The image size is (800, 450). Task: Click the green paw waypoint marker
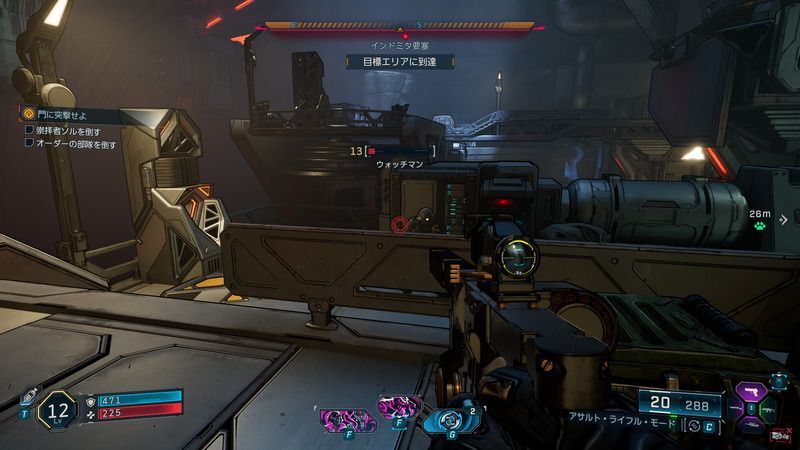[x=760, y=227]
